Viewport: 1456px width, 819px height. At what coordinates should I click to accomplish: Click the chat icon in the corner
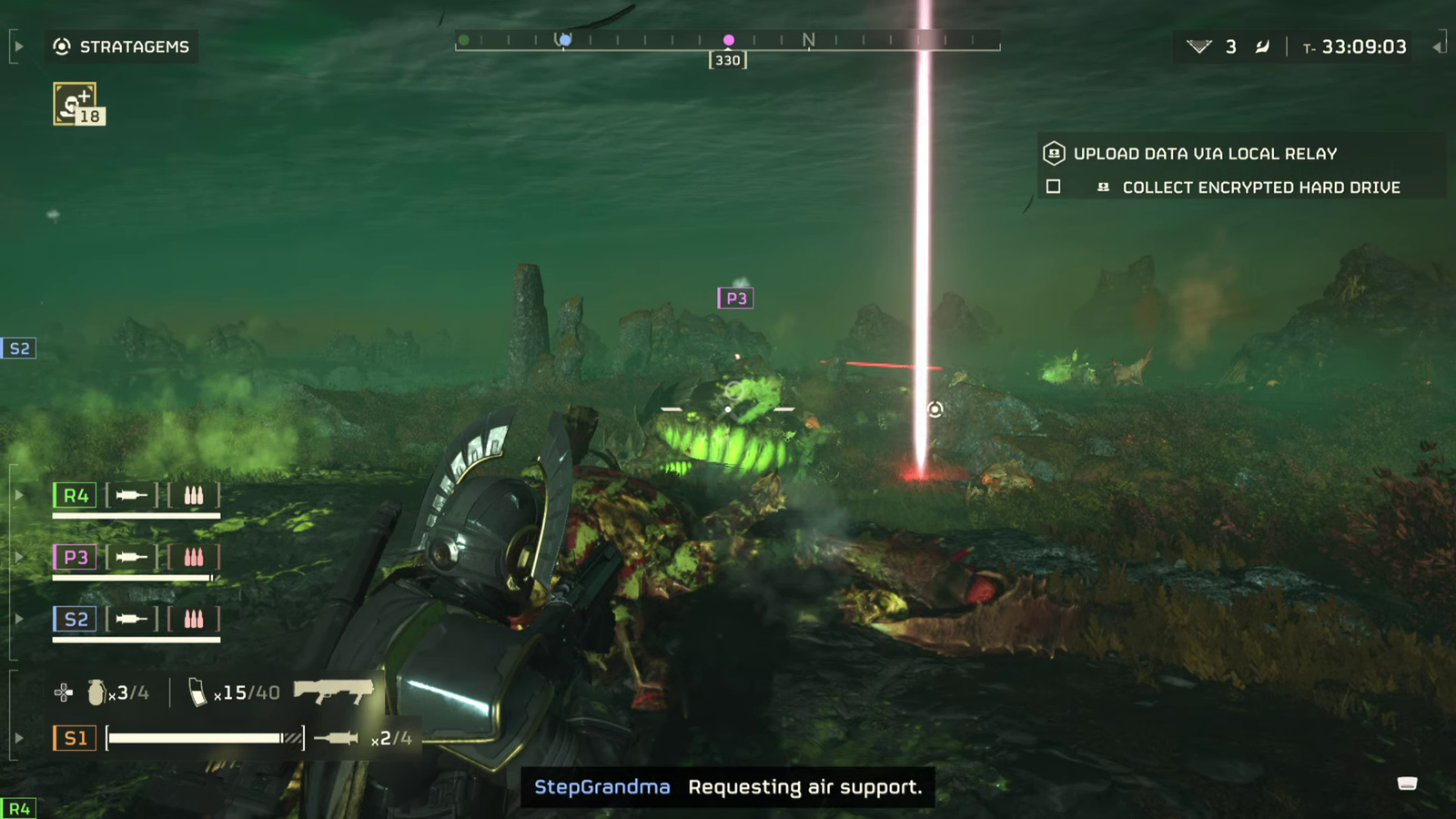pyautogui.click(x=1407, y=784)
